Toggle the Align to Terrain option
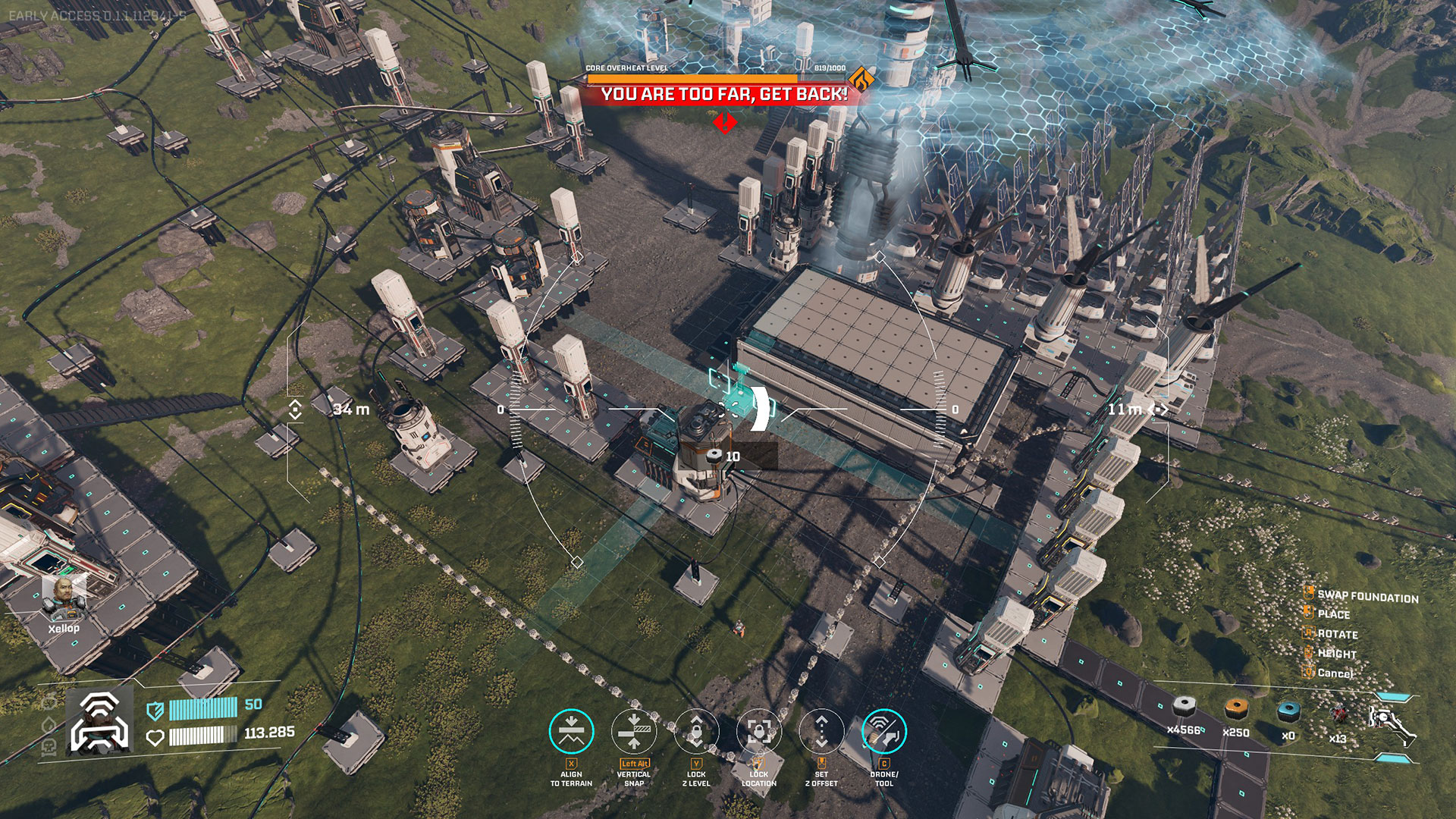Screen dimensions: 1456x819 [x=571, y=731]
